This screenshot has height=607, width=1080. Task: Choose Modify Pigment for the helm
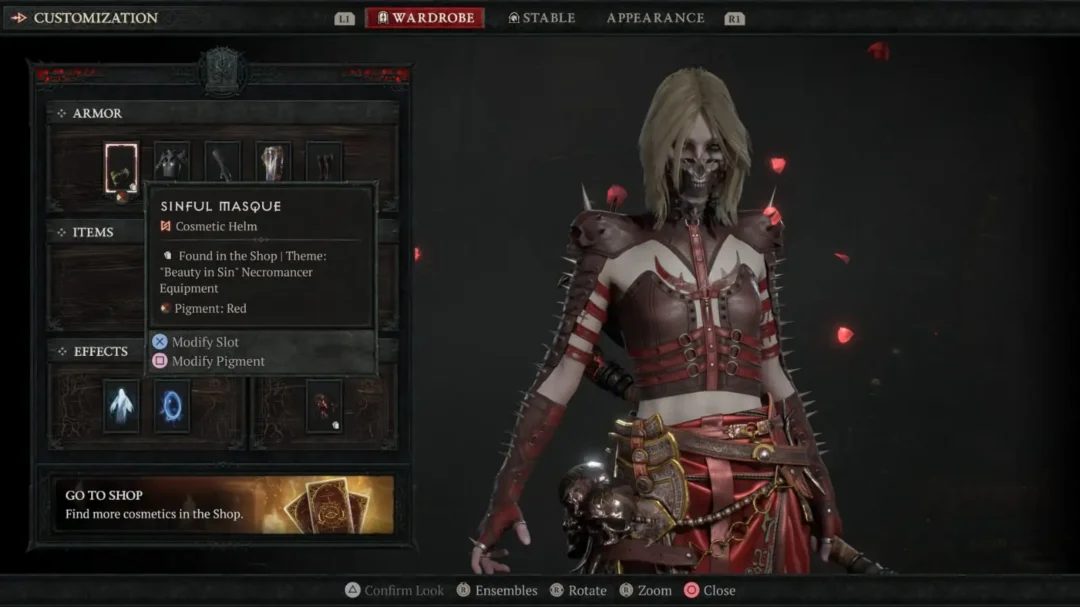click(x=217, y=361)
